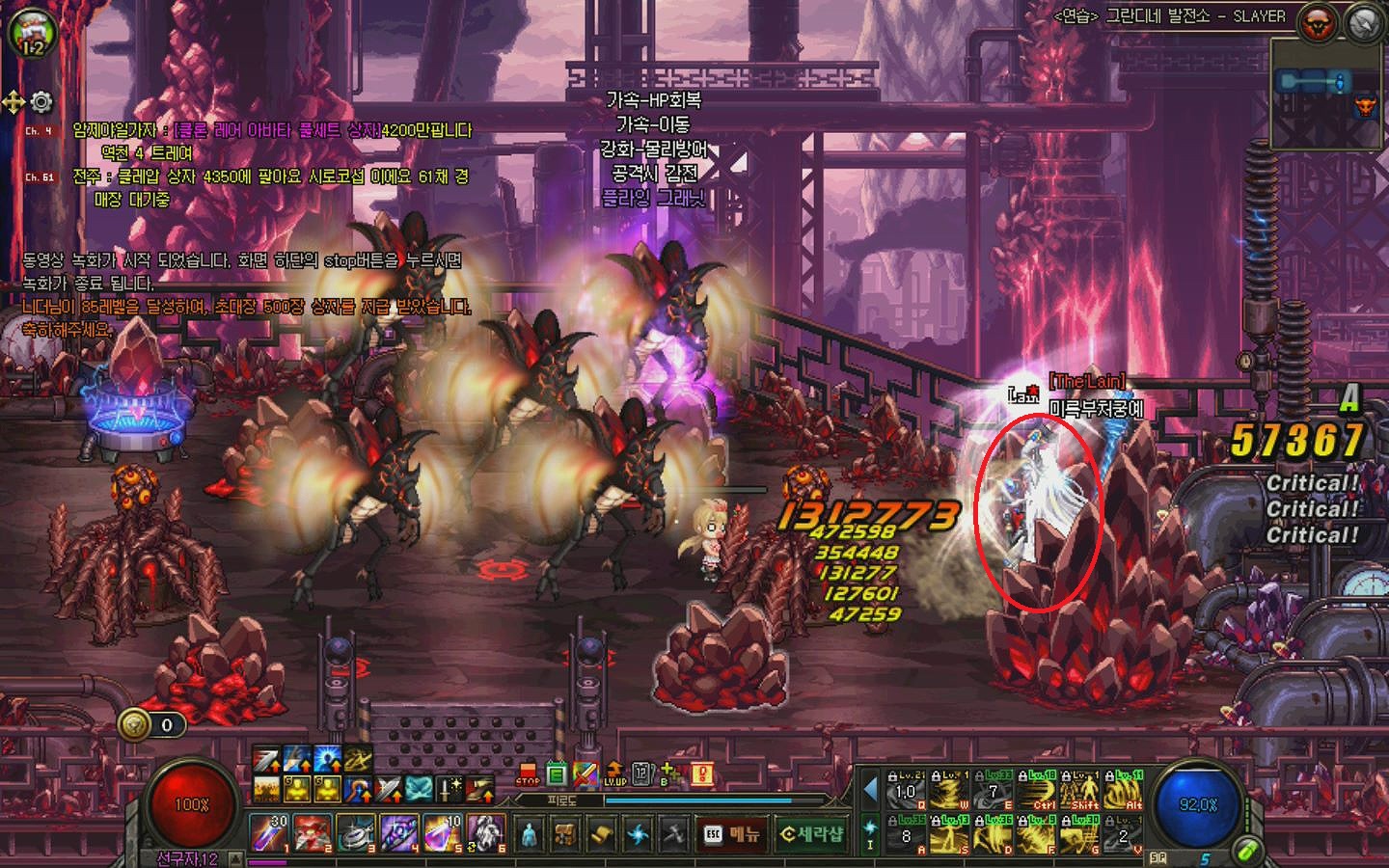
Task: Use the pocket watch item in slot 3
Action: [356, 833]
